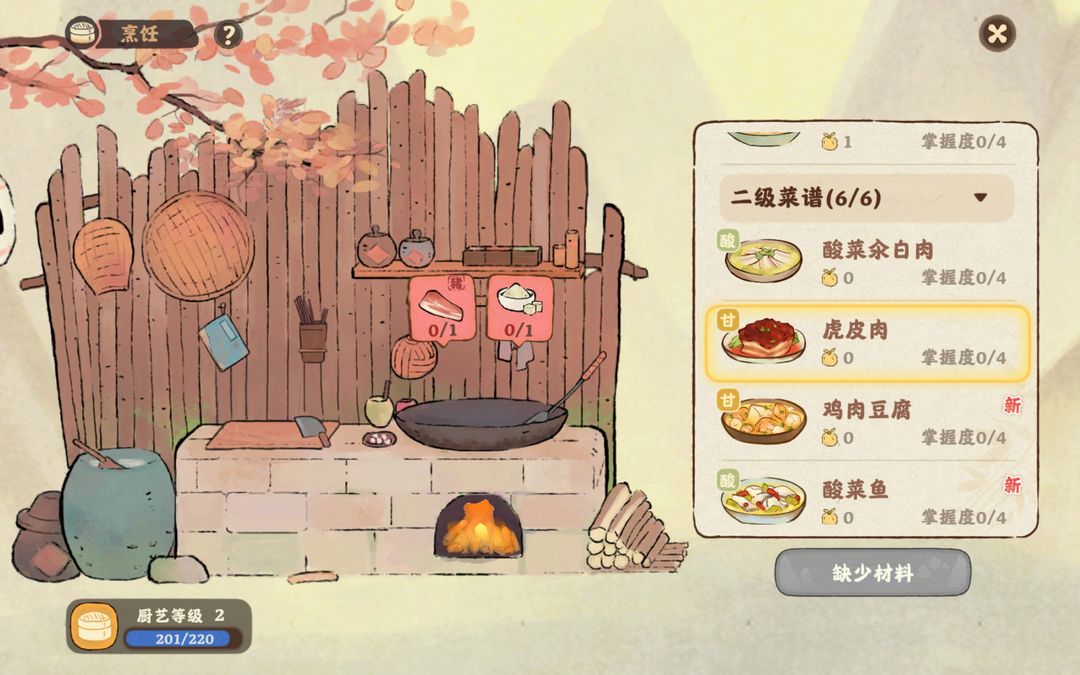Collapse the 二级菜谱 recipe section

point(980,197)
